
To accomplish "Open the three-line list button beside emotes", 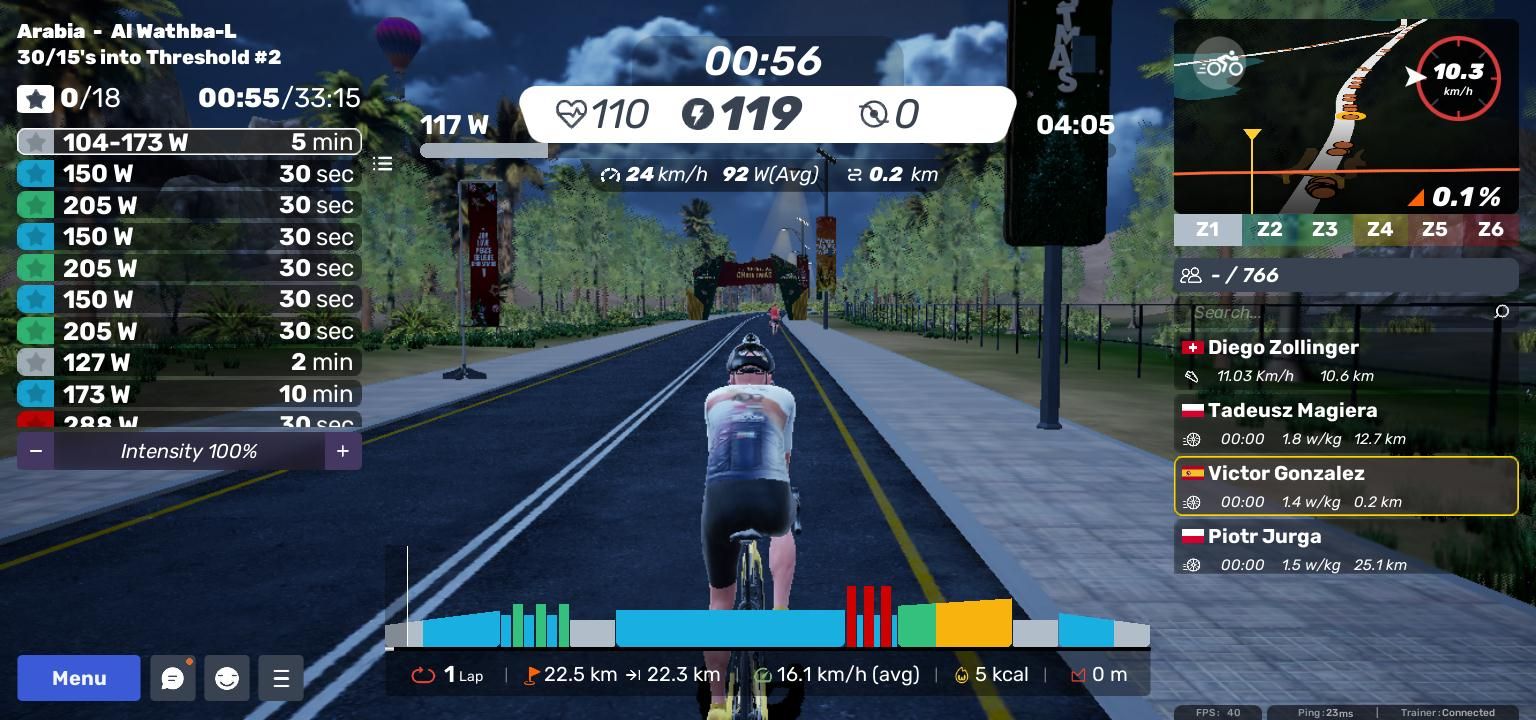I will 281,678.
